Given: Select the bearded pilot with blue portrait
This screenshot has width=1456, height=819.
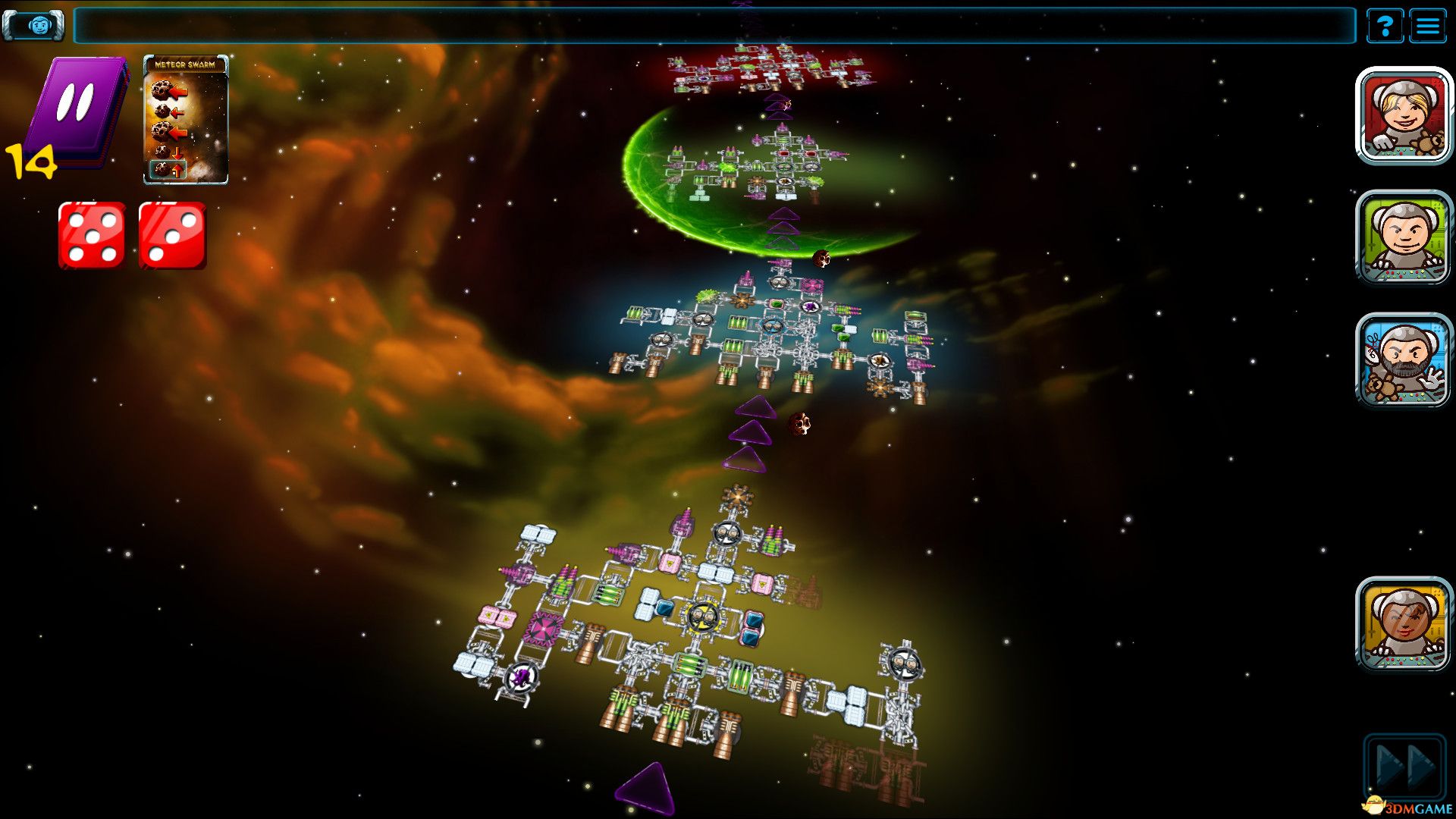Looking at the screenshot, I should [1404, 360].
